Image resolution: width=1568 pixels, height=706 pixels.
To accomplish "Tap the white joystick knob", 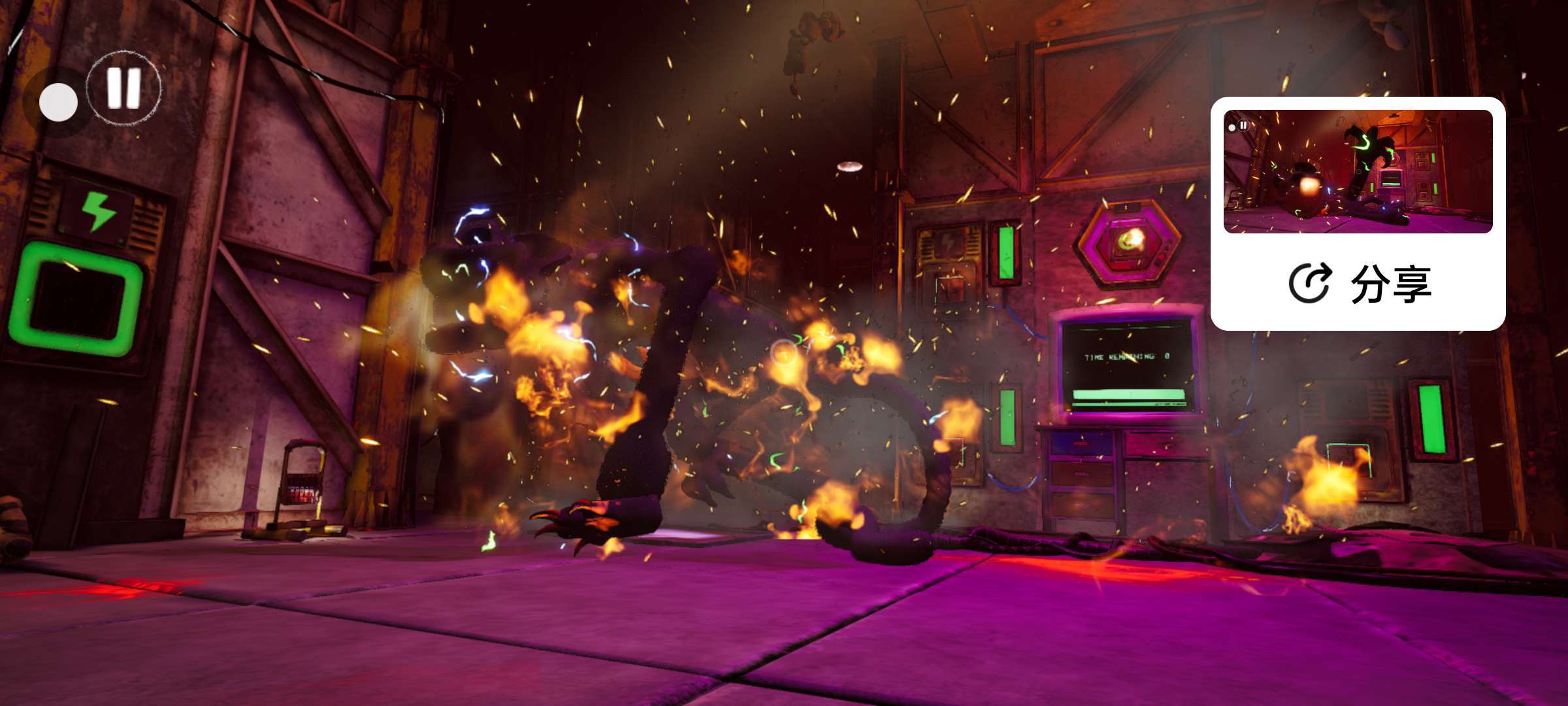I will [58, 103].
